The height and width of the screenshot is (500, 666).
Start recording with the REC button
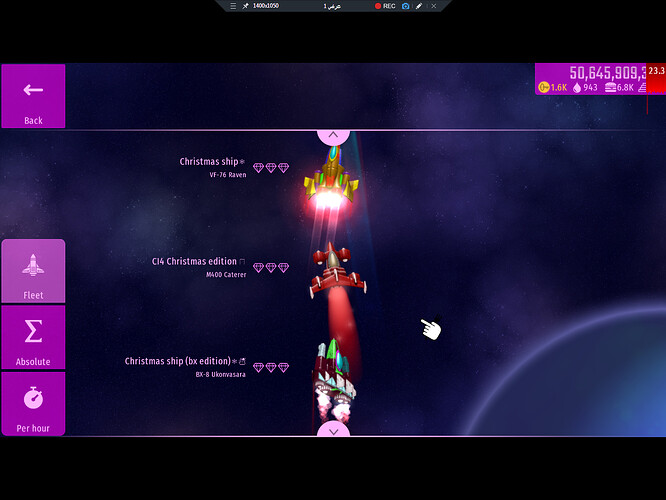tap(385, 6)
